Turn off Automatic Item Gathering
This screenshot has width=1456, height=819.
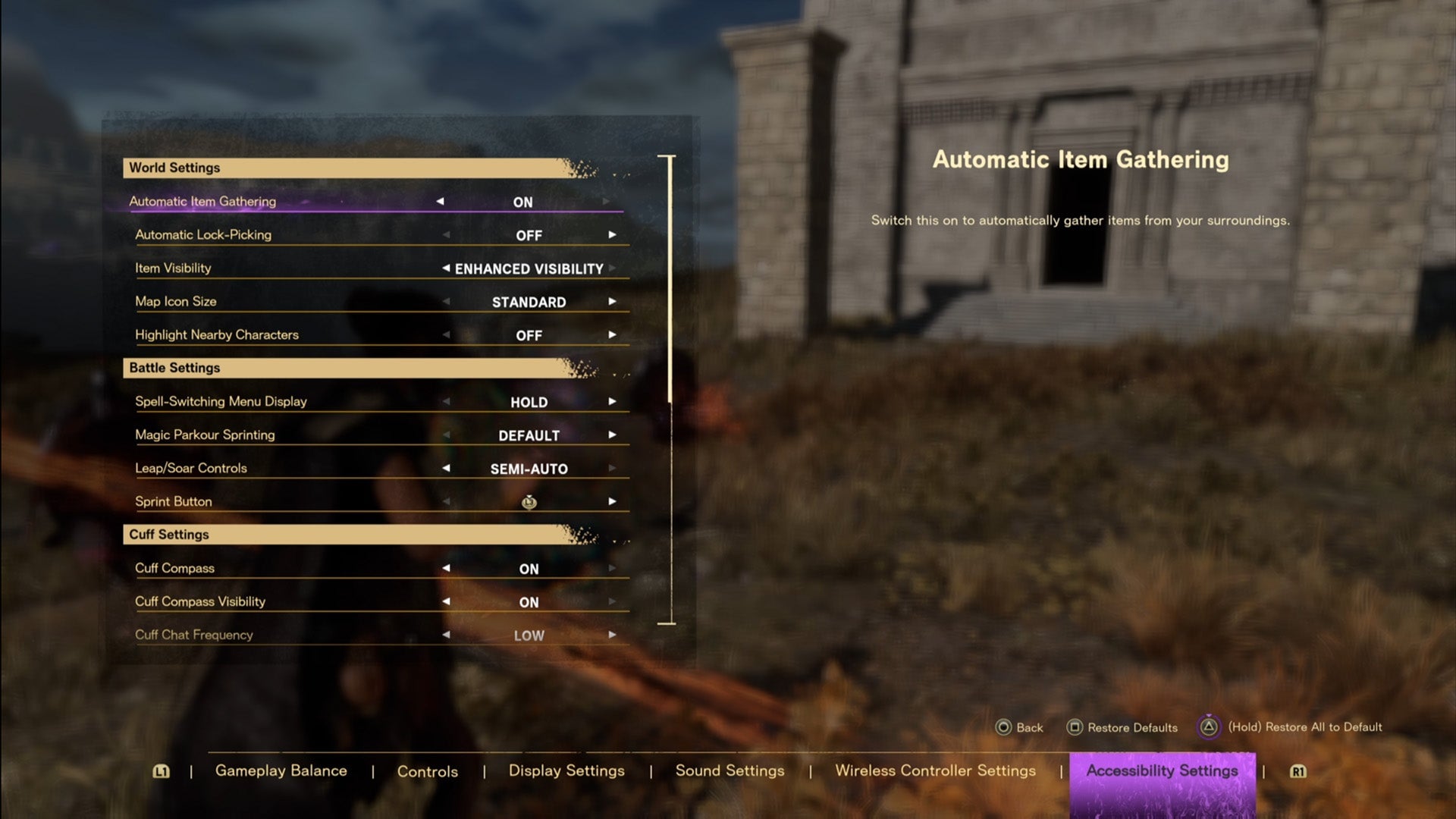(441, 201)
